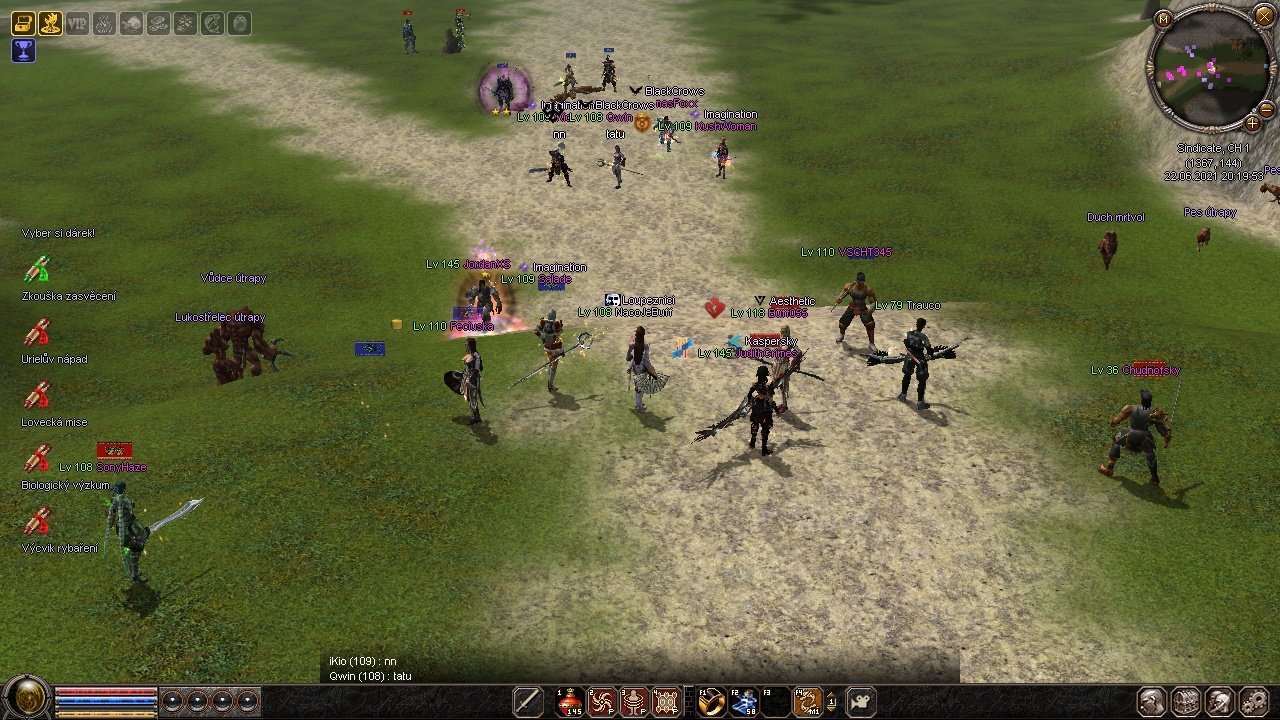Click the sword attack button on hotbar
This screenshot has height=720, width=1280.
528,702
